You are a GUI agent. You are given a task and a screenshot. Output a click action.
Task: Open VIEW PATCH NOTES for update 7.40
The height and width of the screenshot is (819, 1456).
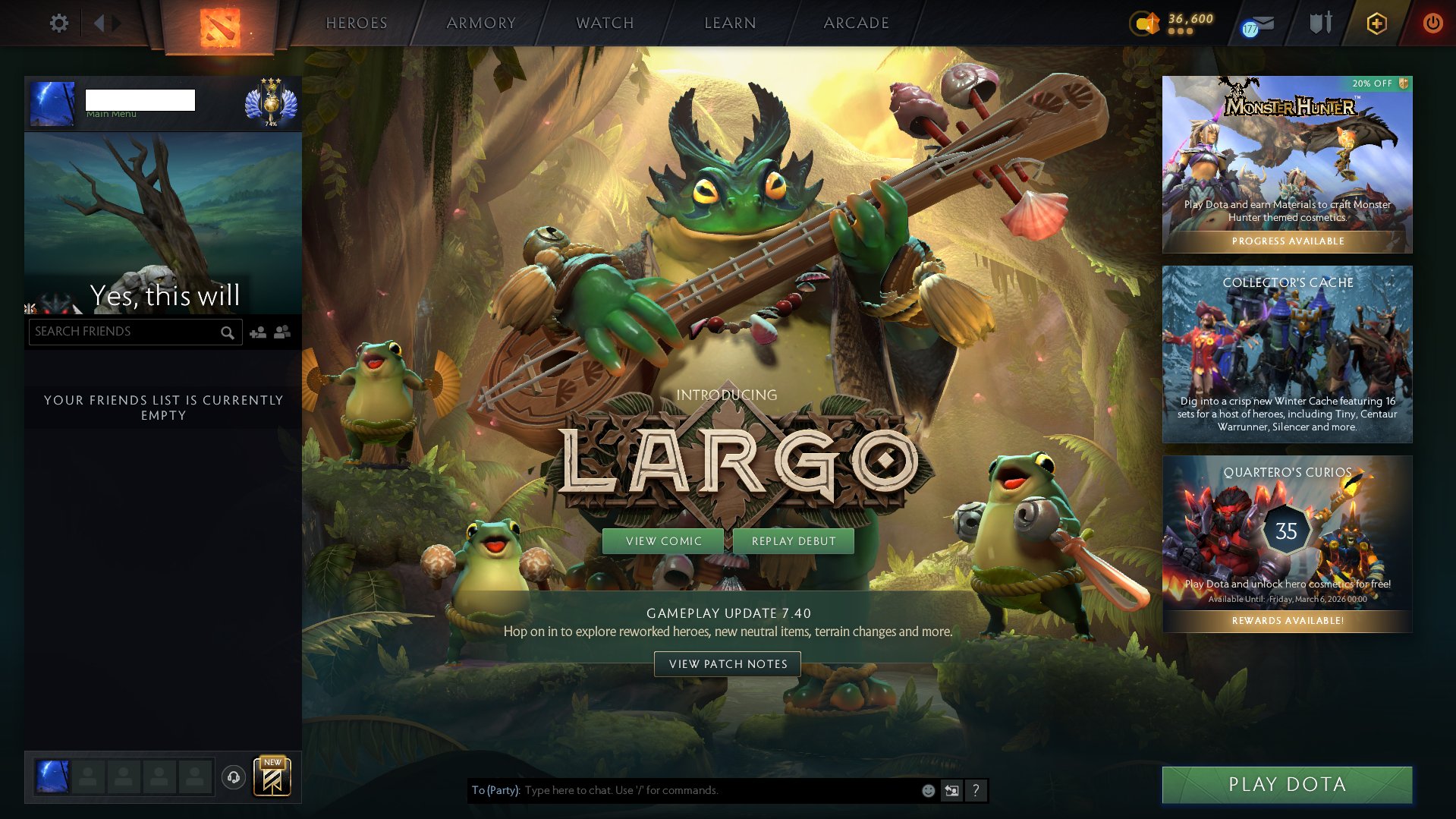click(x=727, y=664)
